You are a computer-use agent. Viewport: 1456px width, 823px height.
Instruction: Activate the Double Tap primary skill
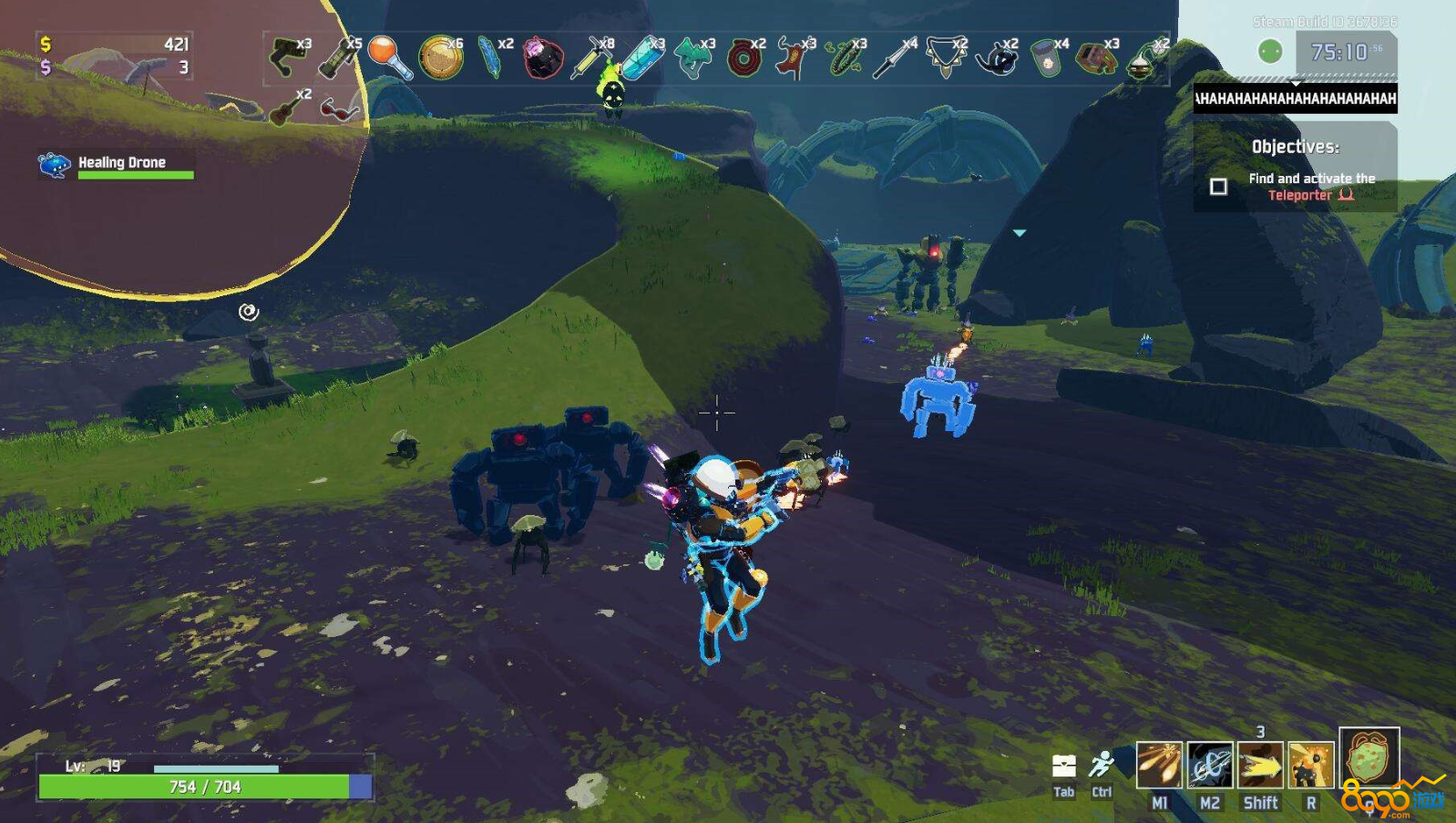pyautogui.click(x=1159, y=764)
